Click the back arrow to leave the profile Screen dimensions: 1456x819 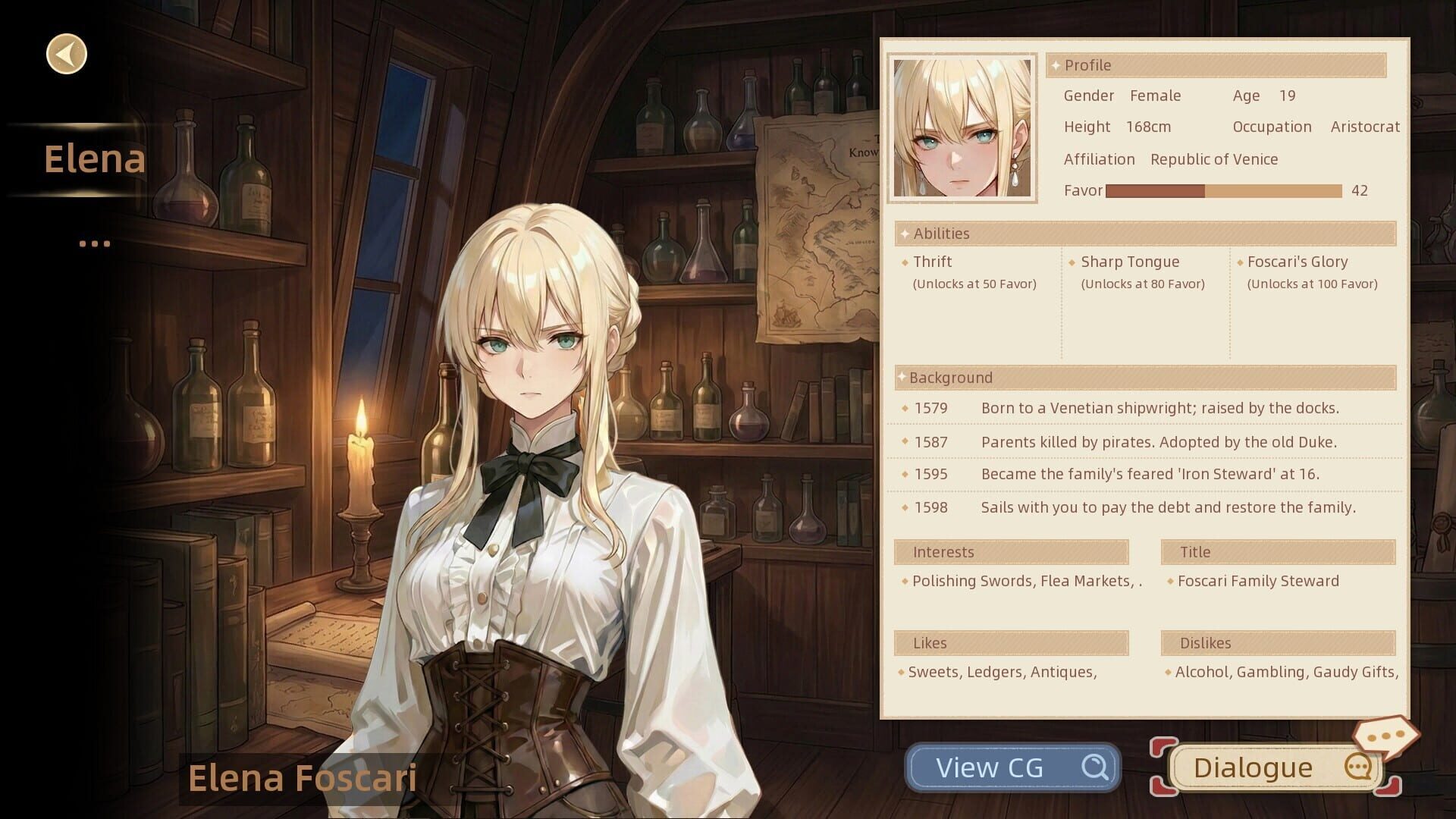coord(65,53)
